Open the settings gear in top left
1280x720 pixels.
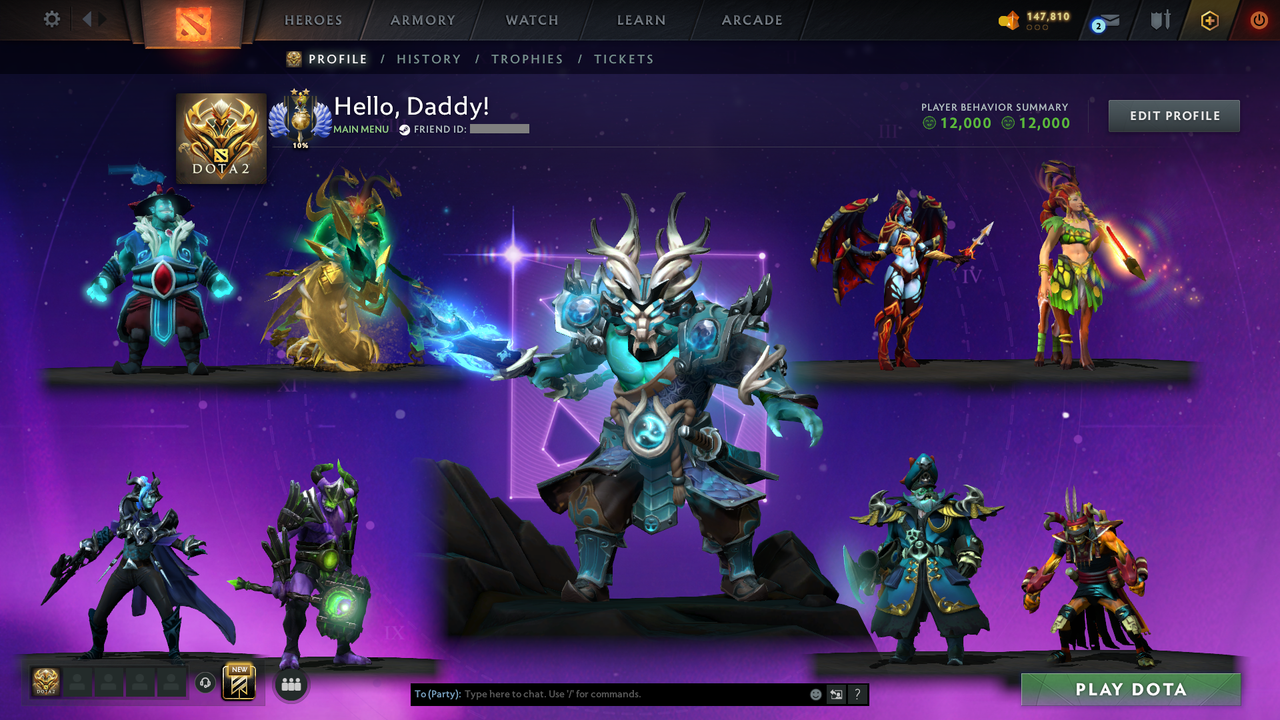[52, 19]
